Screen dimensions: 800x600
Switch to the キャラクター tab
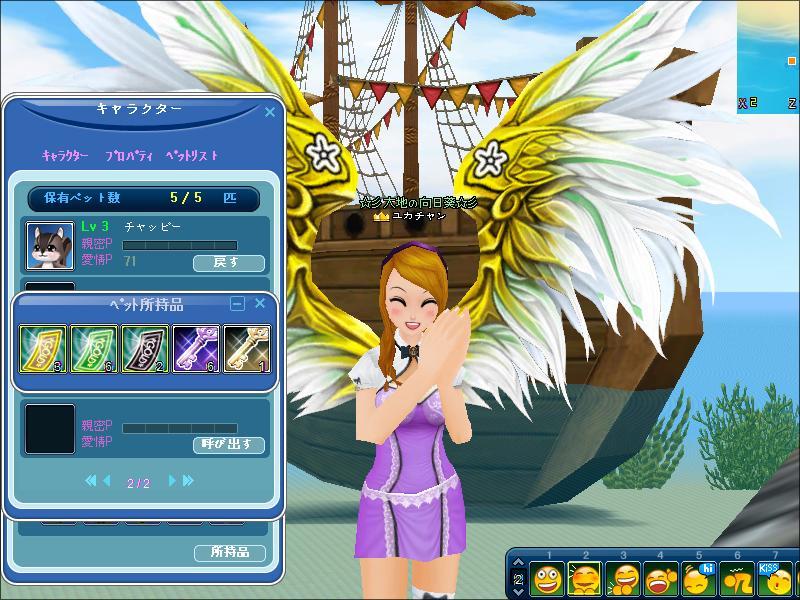point(65,156)
